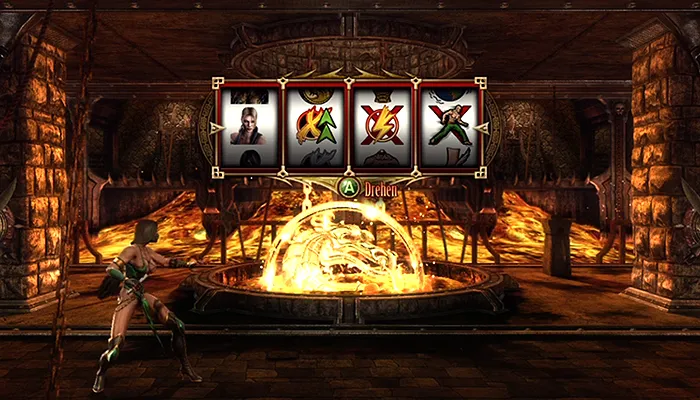
Task: Pick the reel with green up arrows
Action: [x=315, y=126]
